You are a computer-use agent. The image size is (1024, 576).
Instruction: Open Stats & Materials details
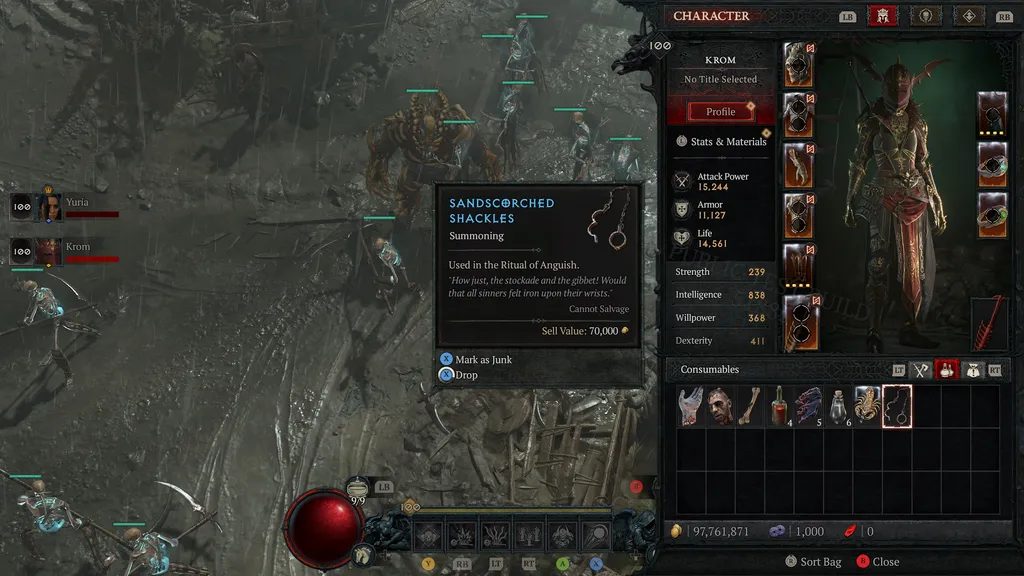click(727, 141)
